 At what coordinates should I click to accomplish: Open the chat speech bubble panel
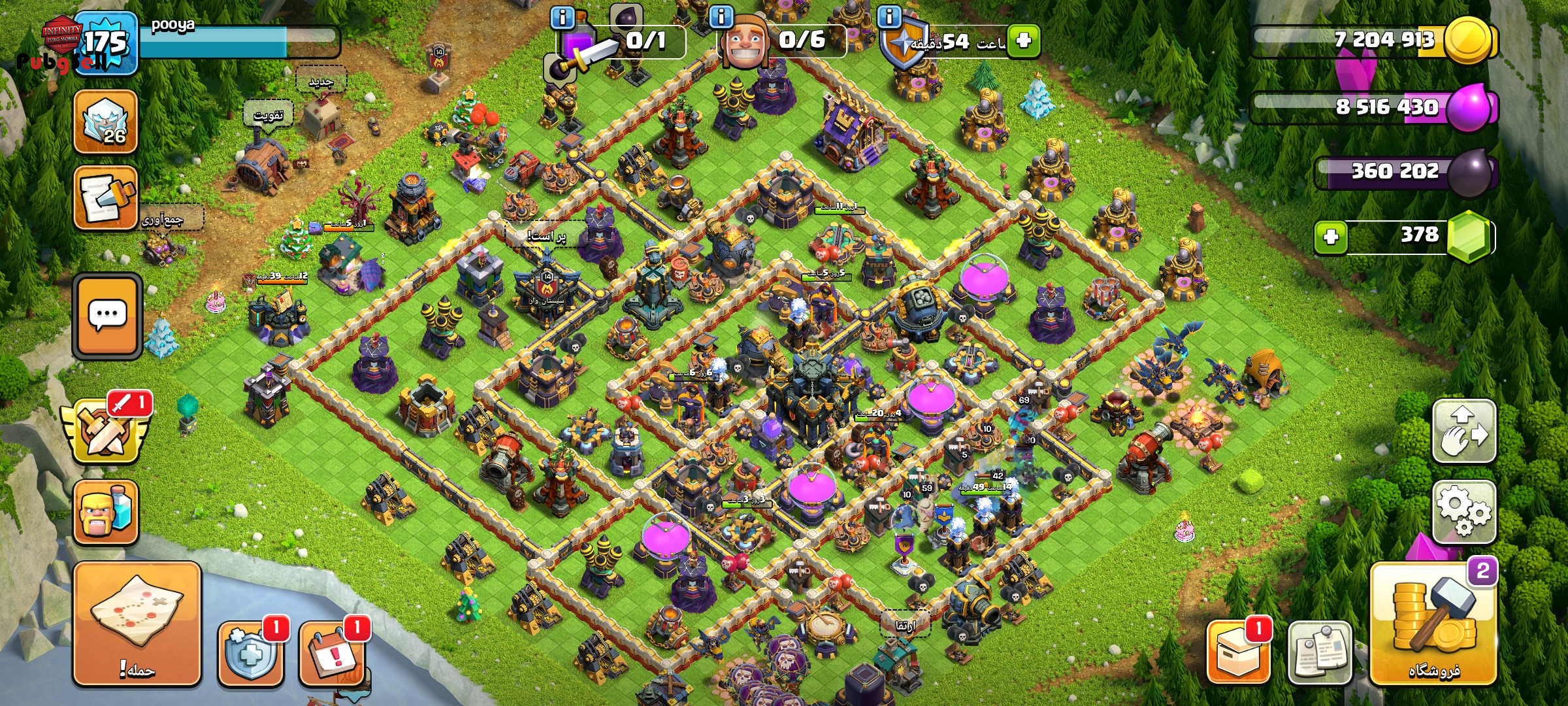107,316
